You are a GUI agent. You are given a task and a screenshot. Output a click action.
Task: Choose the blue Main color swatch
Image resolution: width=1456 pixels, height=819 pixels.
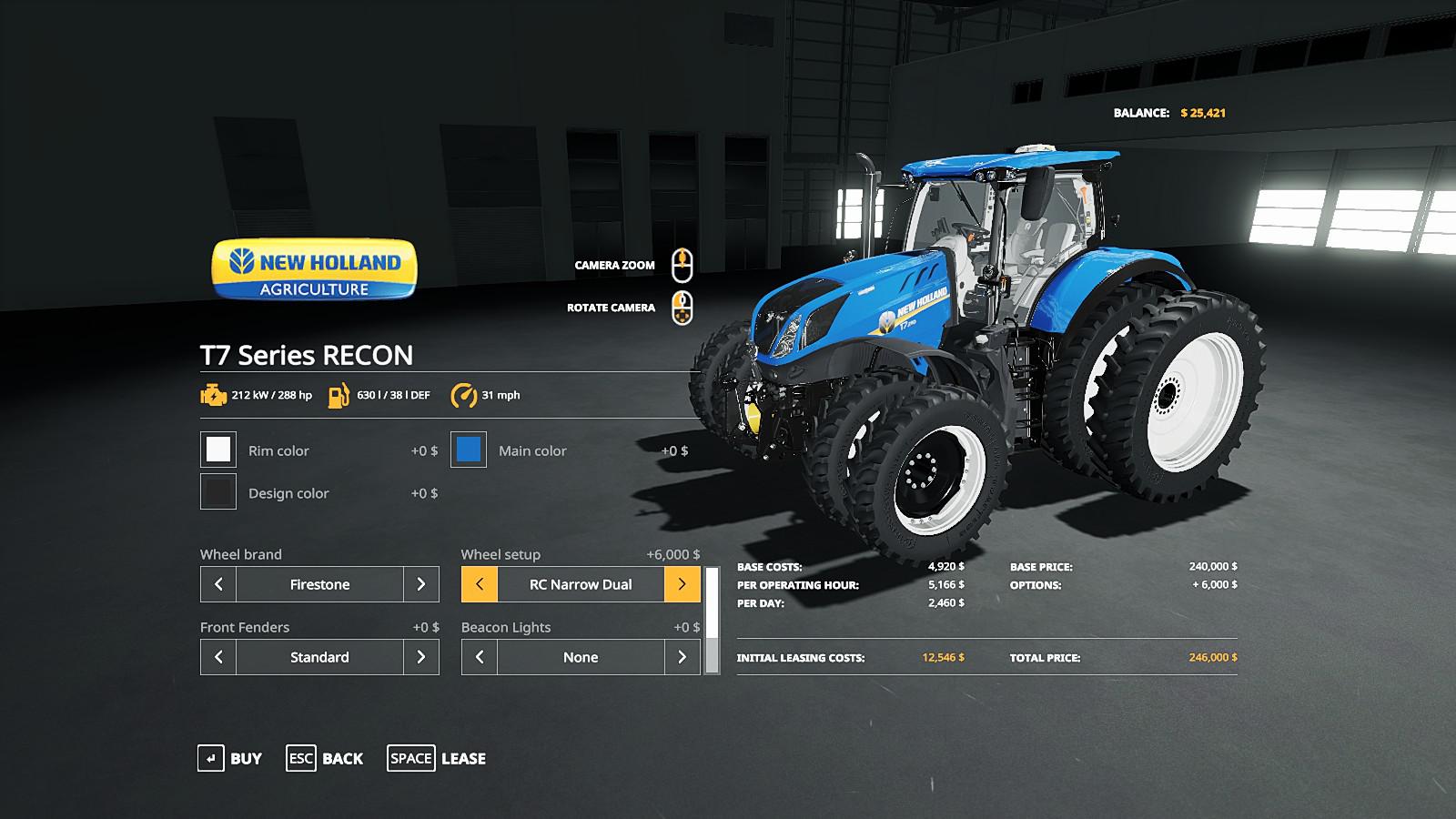469,450
